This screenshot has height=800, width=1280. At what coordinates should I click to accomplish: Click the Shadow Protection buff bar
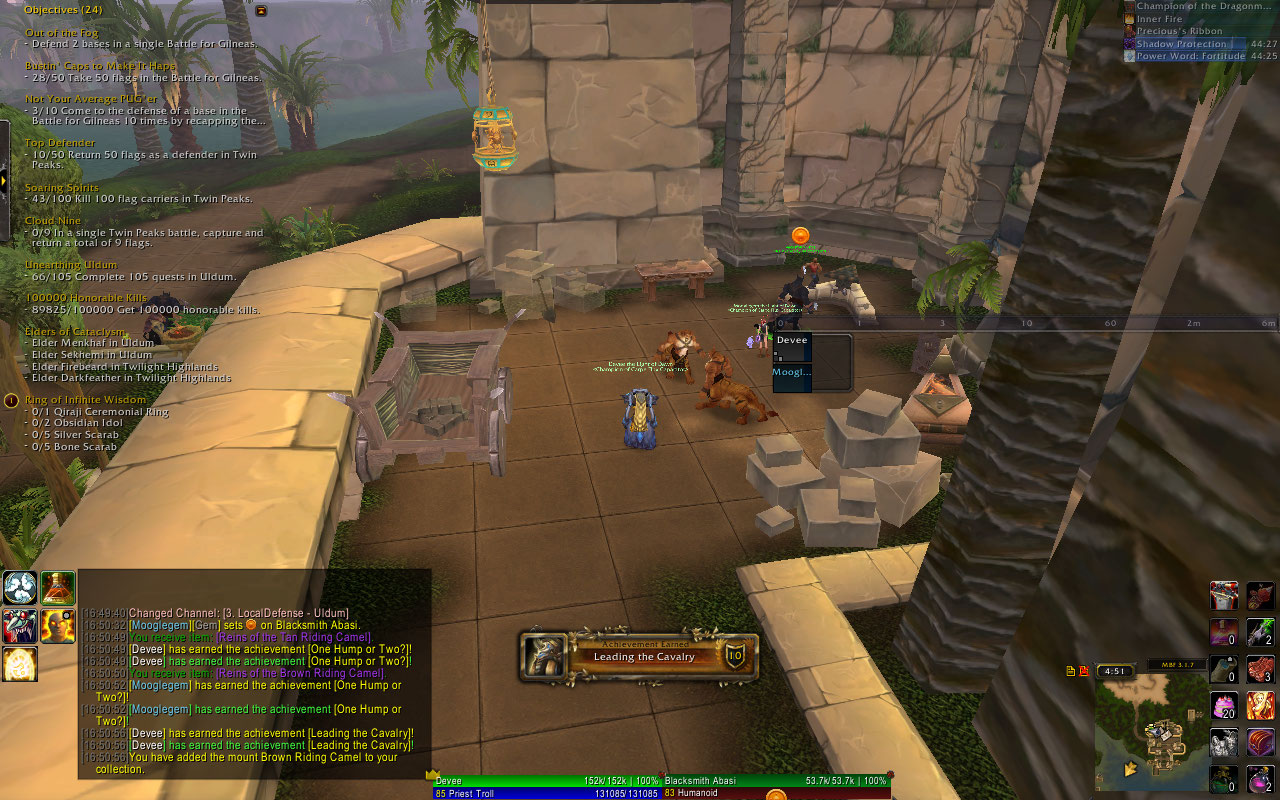(1190, 44)
